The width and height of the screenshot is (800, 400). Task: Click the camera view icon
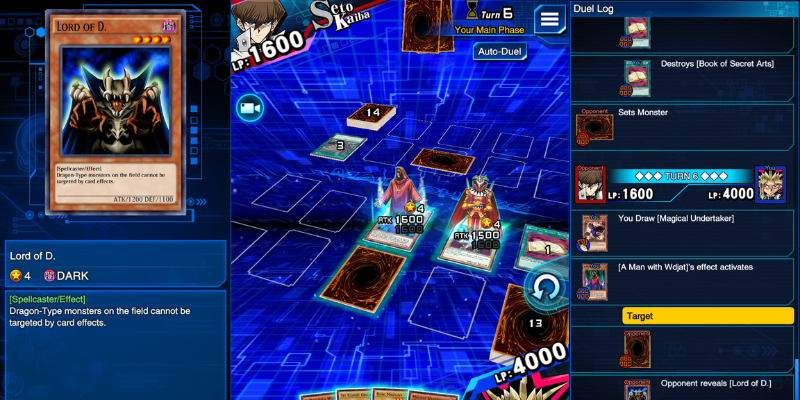249,107
